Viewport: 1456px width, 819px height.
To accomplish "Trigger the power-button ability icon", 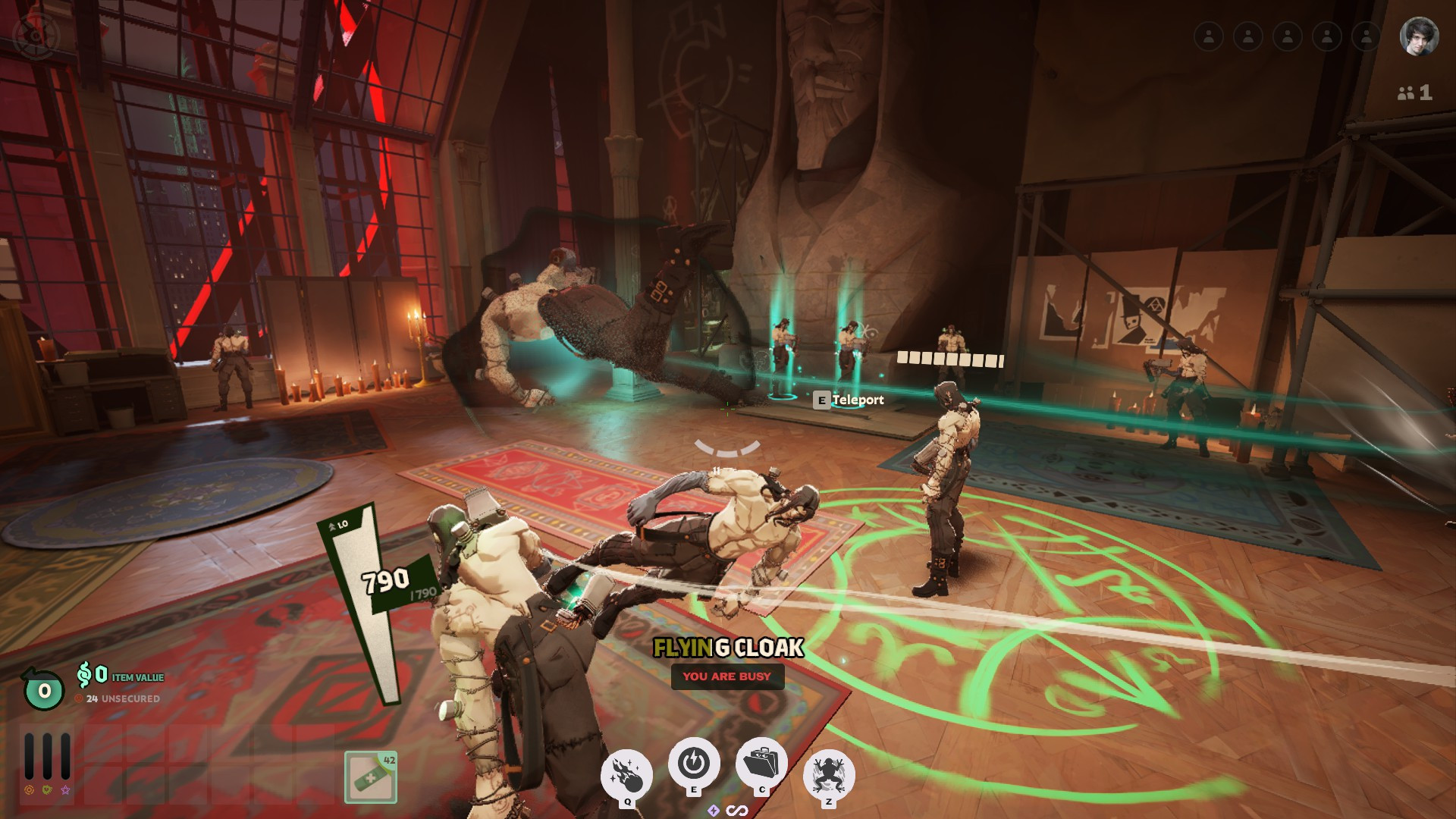I will point(693,762).
